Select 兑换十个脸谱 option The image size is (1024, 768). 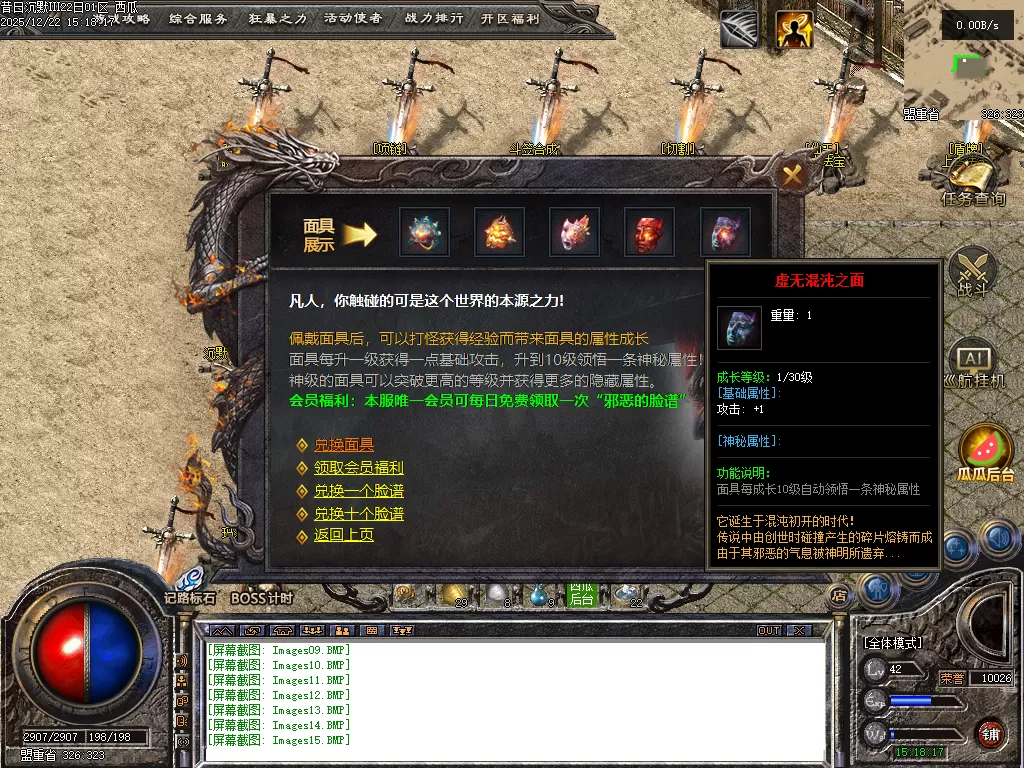click(358, 514)
